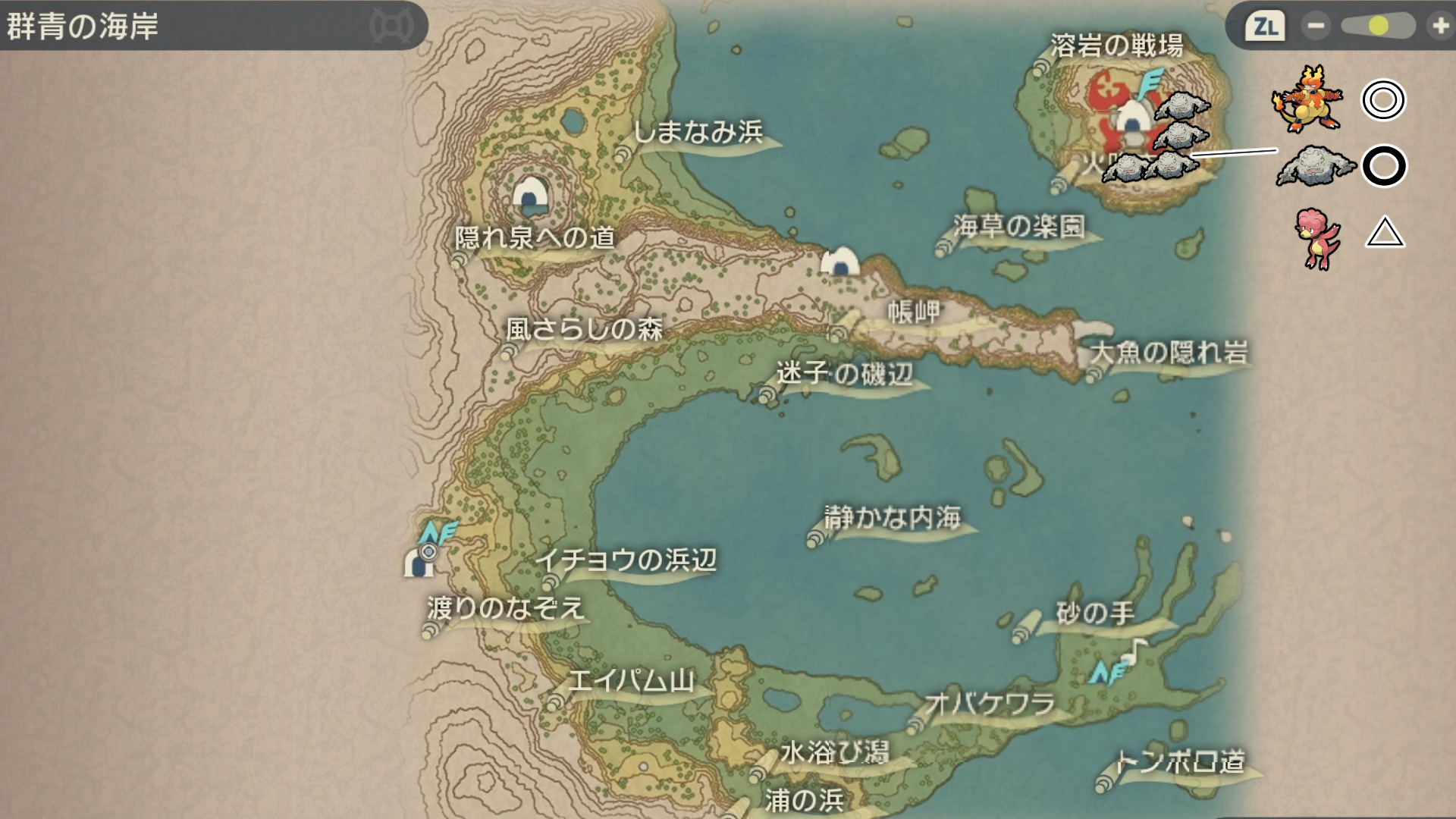Choose the 大魚の隠れ岩 map label
The height and width of the screenshot is (819, 1456).
pyautogui.click(x=1169, y=353)
